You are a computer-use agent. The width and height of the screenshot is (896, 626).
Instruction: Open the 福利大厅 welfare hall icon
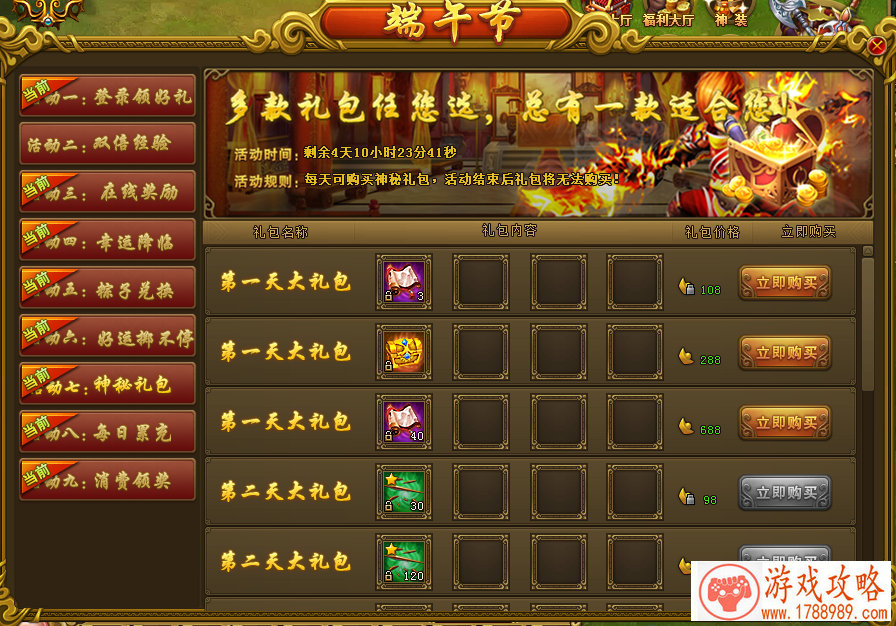click(x=666, y=14)
